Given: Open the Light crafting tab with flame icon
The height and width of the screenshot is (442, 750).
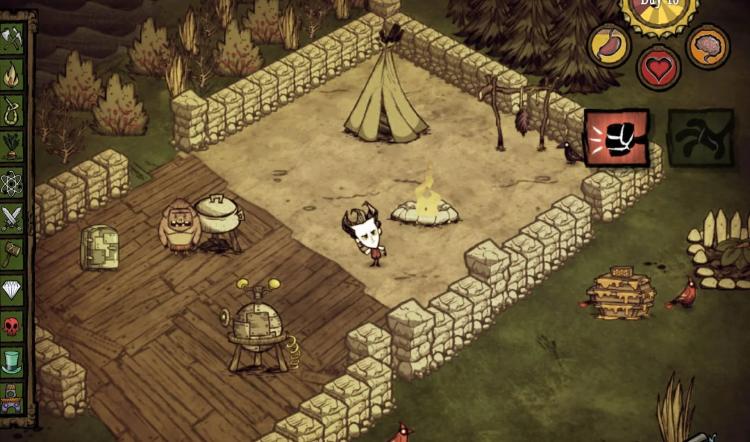Looking at the screenshot, I should (12, 74).
